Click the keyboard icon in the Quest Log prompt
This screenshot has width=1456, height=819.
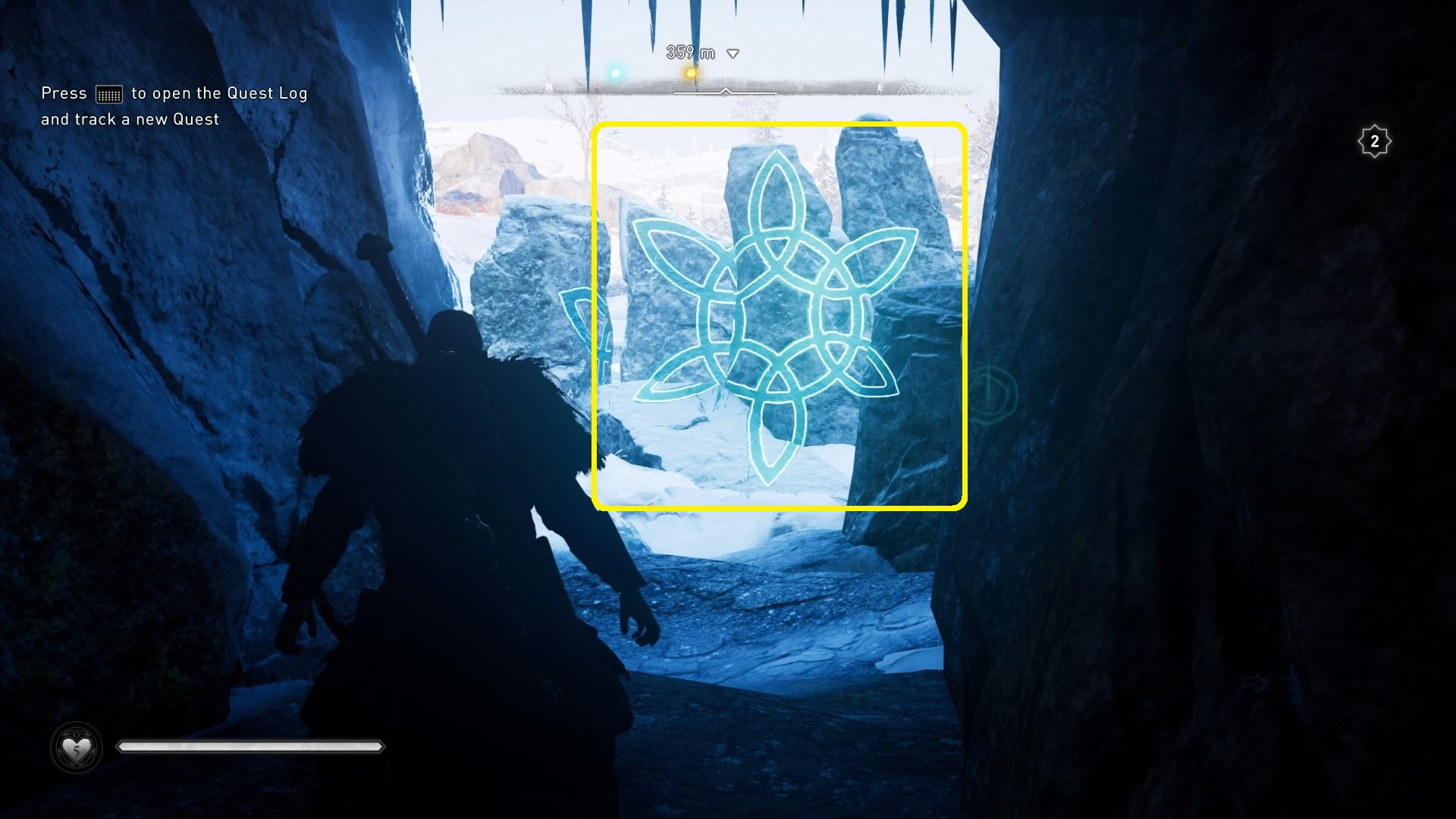click(111, 93)
